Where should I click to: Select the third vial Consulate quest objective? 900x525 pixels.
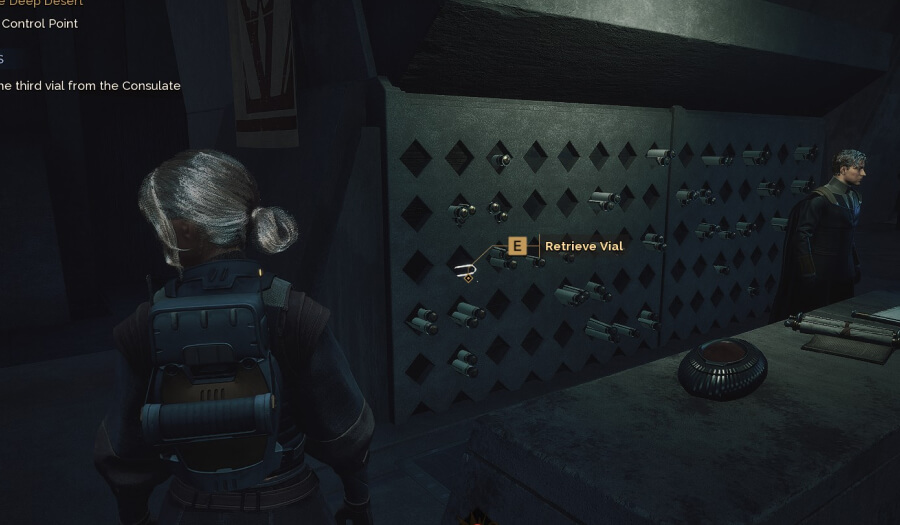tap(90, 86)
